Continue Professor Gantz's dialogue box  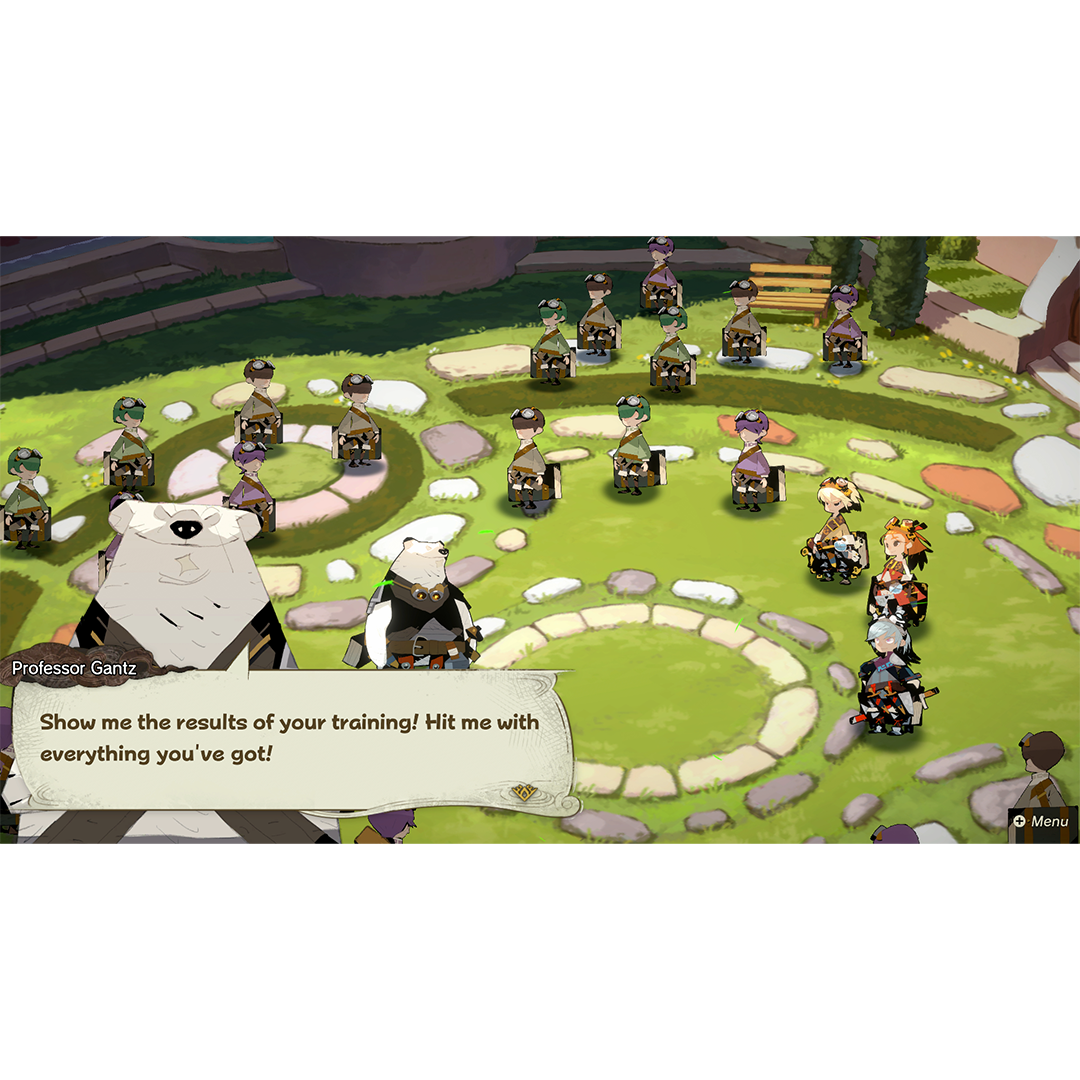290,738
